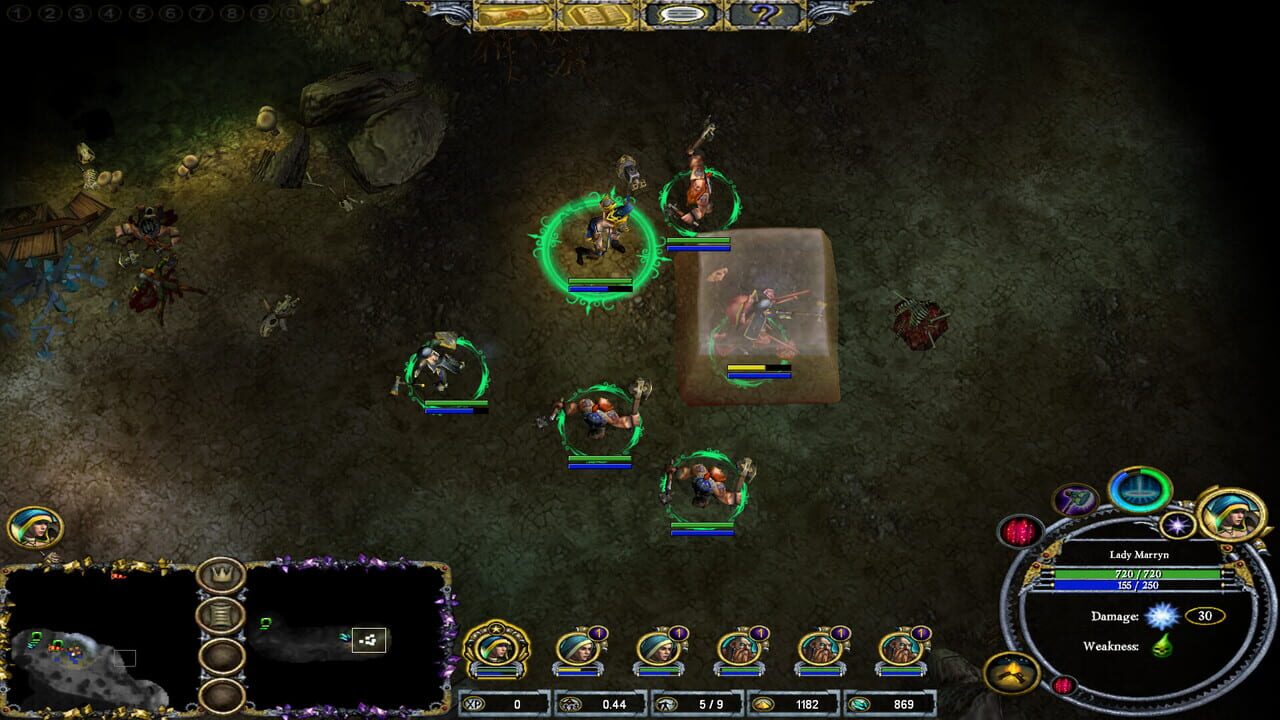
Task: Open the quest scroll panel
Action: (511, 15)
